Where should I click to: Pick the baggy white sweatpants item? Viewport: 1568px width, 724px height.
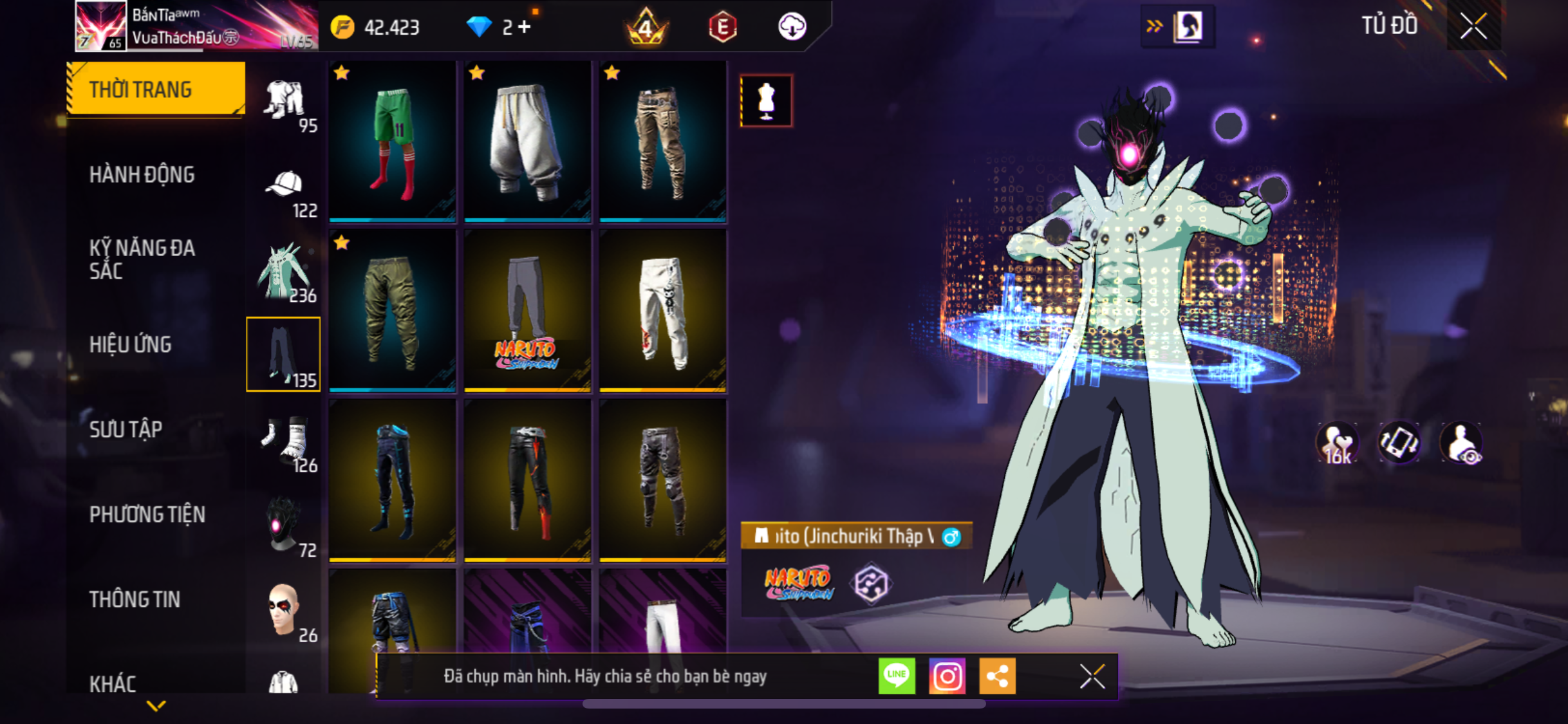tap(527, 141)
